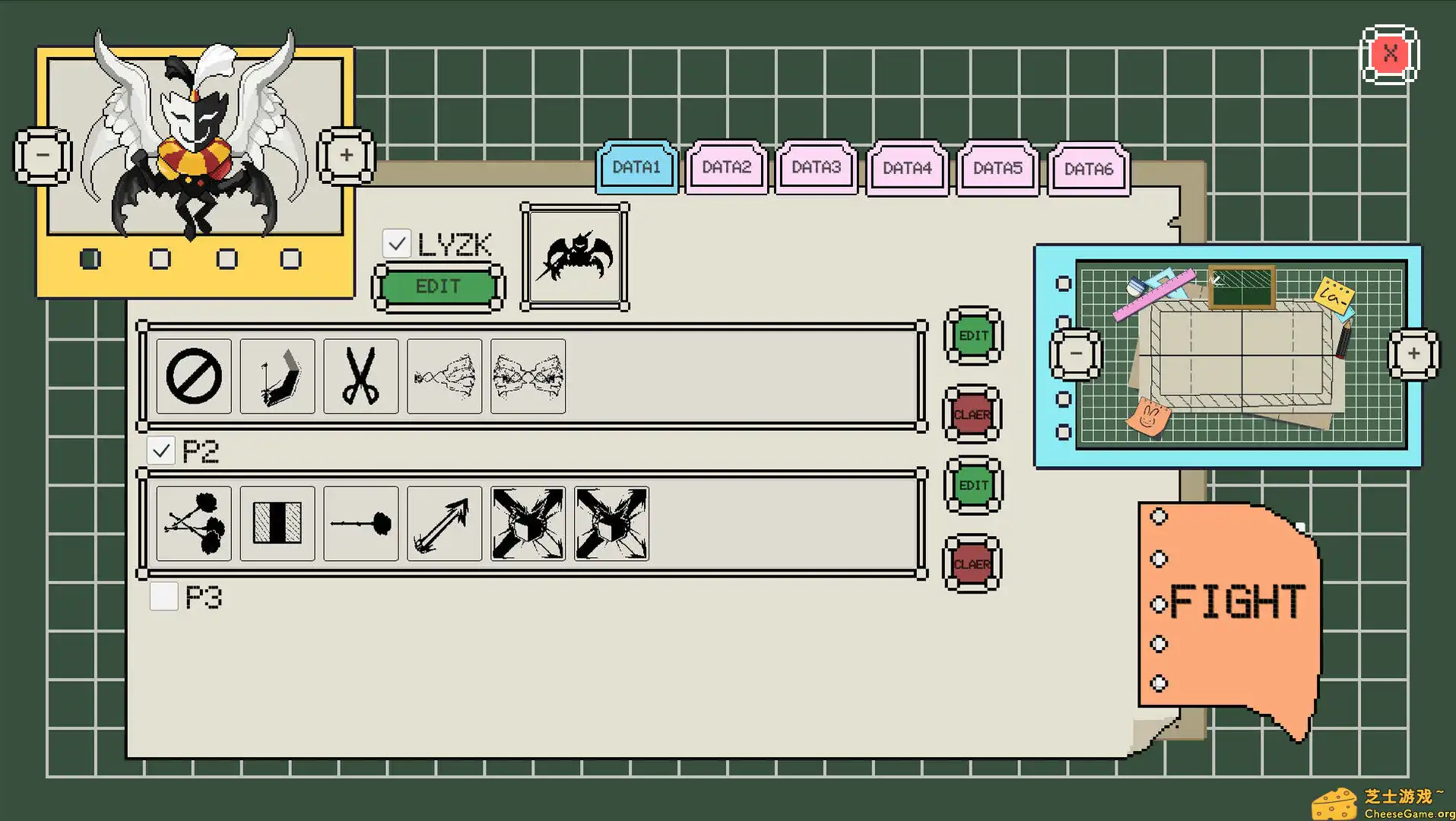This screenshot has height=821, width=1456.
Task: Click the plus stepper on the portrait panel
Action: (x=346, y=156)
